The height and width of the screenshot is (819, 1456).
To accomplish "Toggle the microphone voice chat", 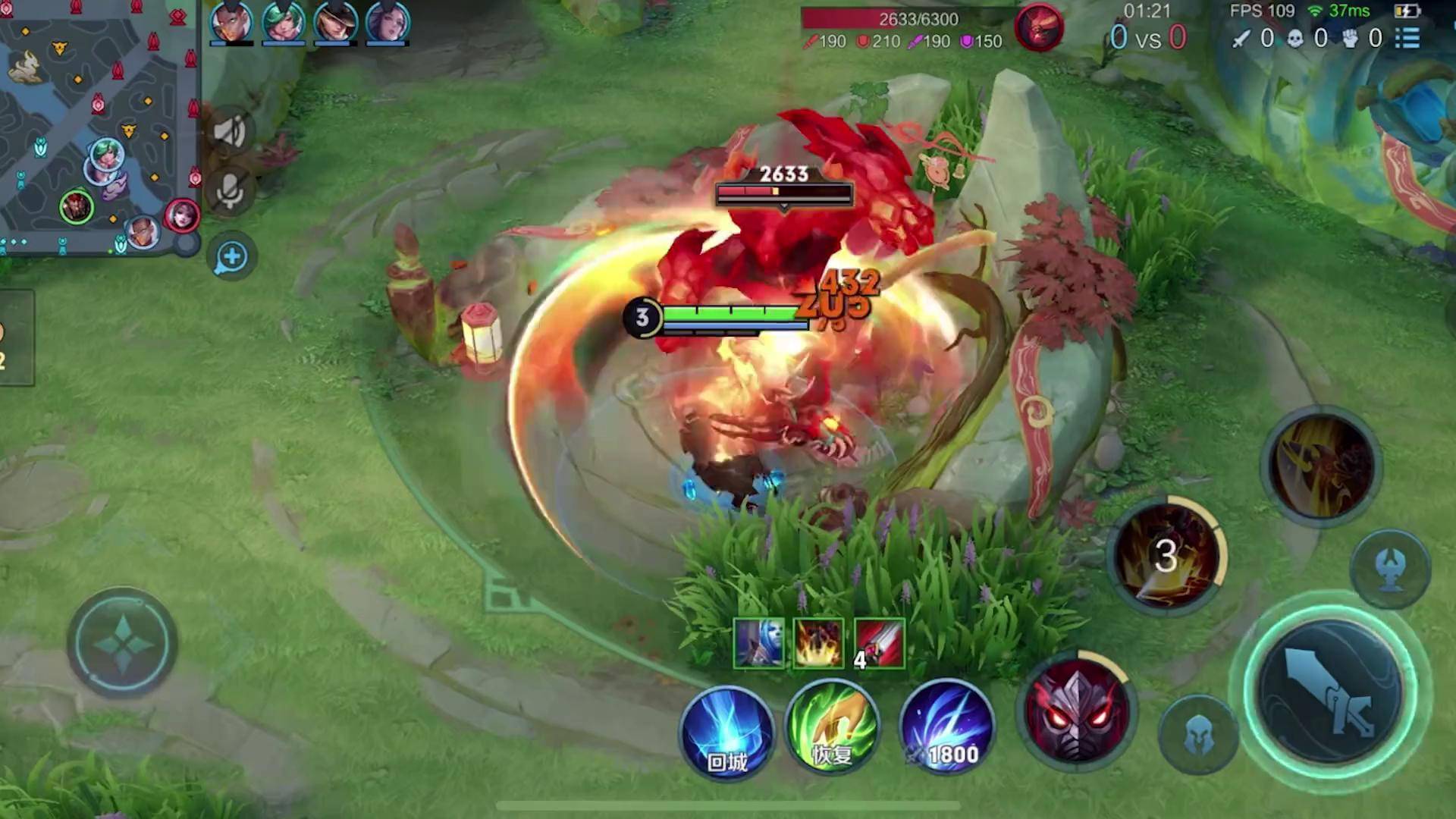I will pos(230,191).
